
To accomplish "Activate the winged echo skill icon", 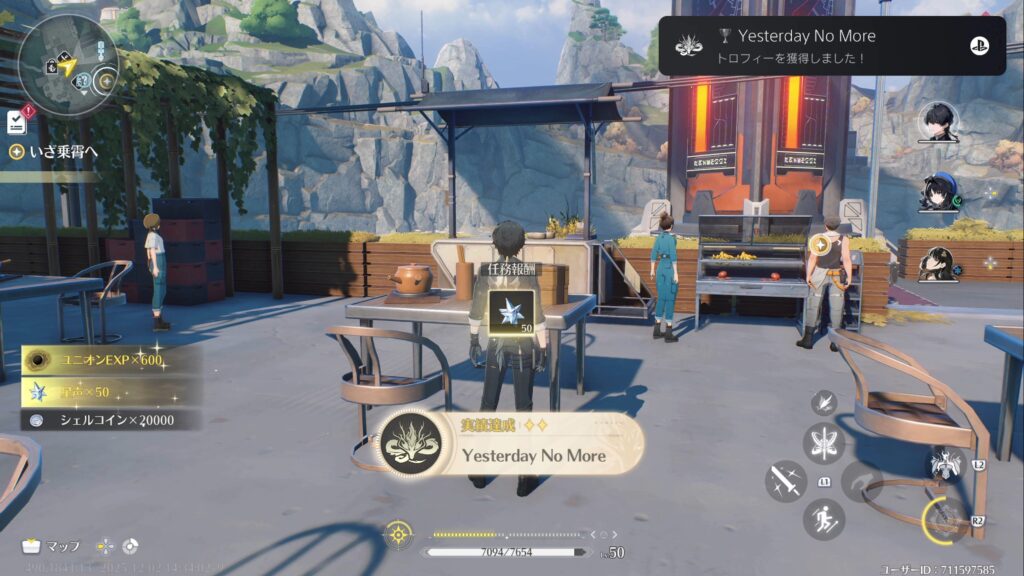I will coord(945,463).
